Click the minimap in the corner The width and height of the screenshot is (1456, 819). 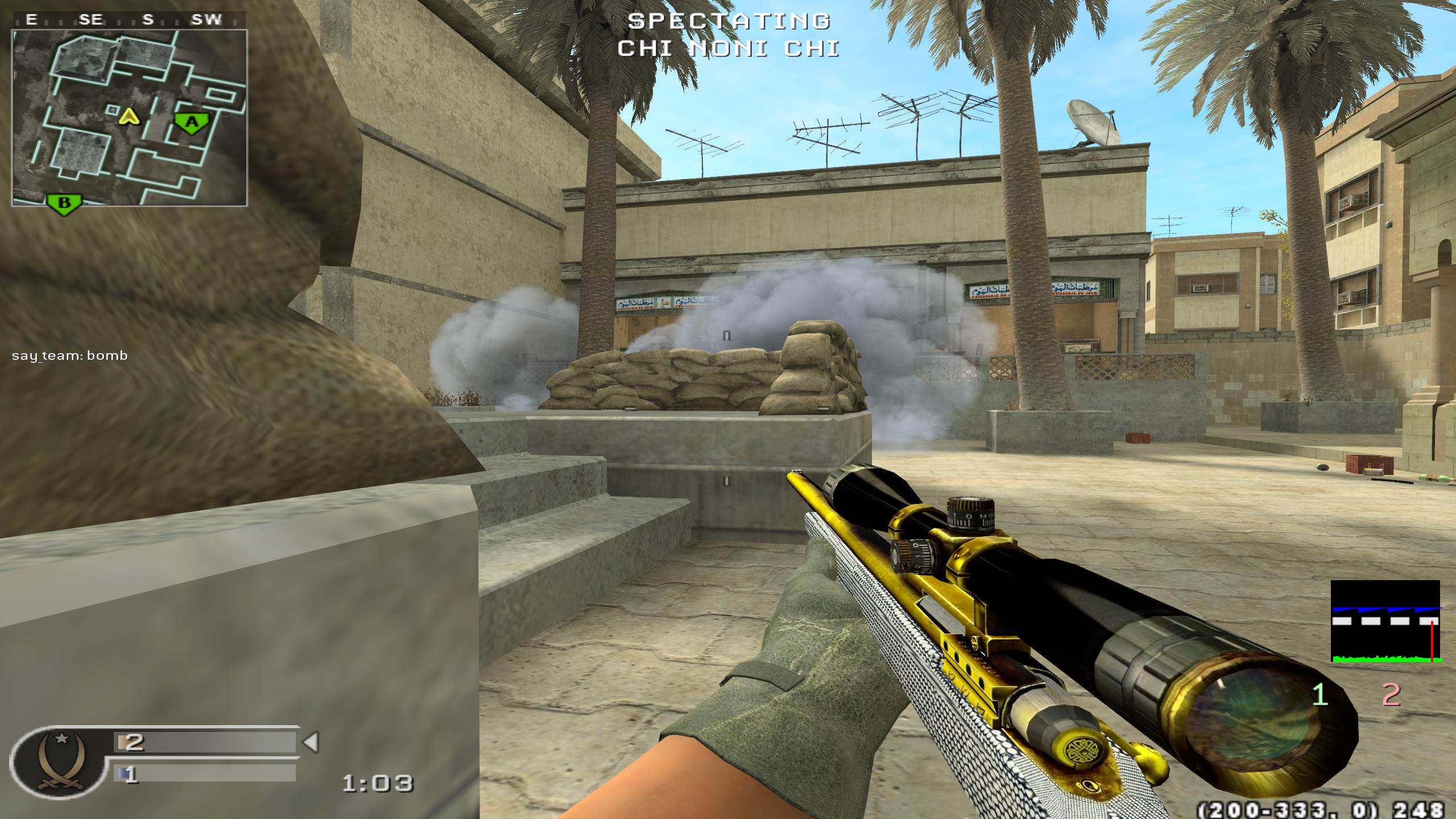130,118
